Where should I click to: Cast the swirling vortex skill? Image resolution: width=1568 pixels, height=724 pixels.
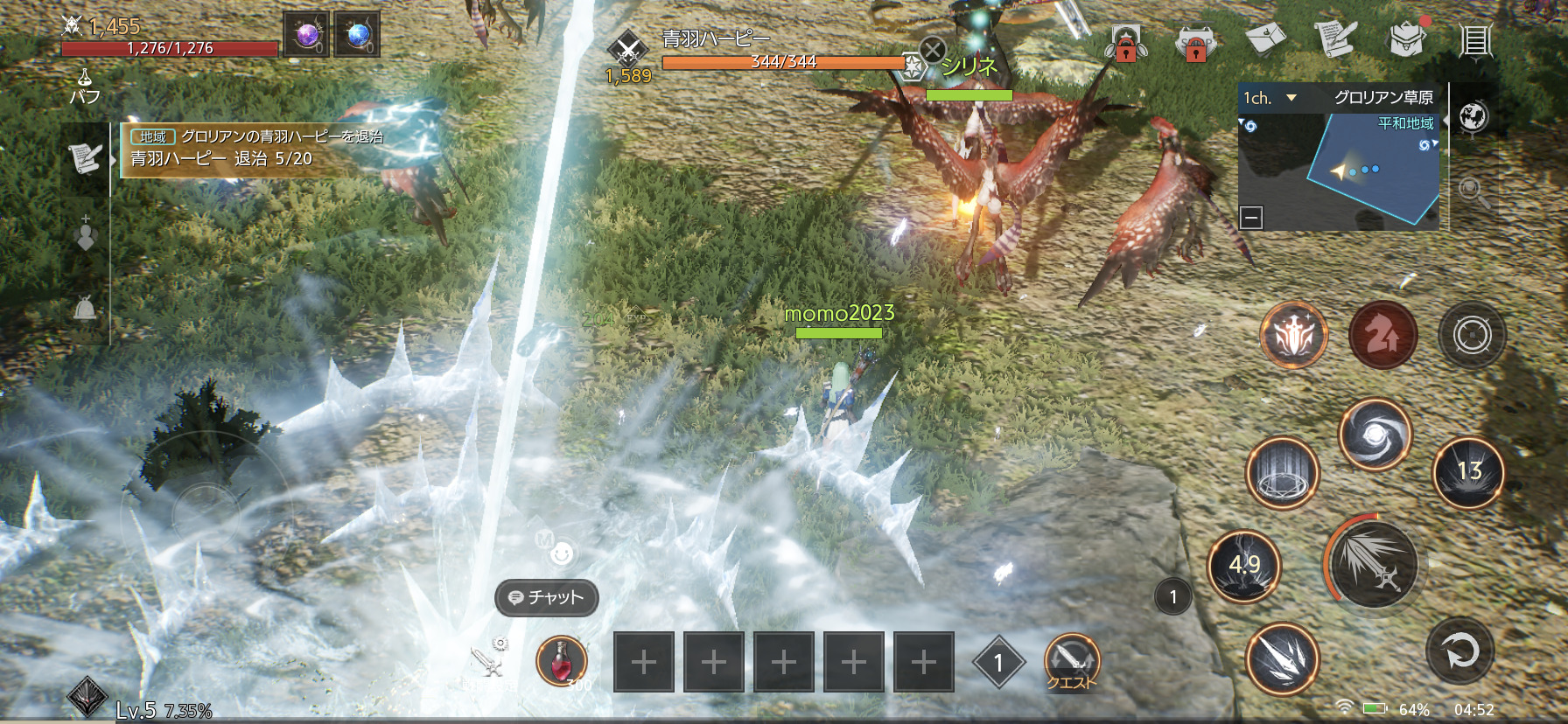(1375, 434)
